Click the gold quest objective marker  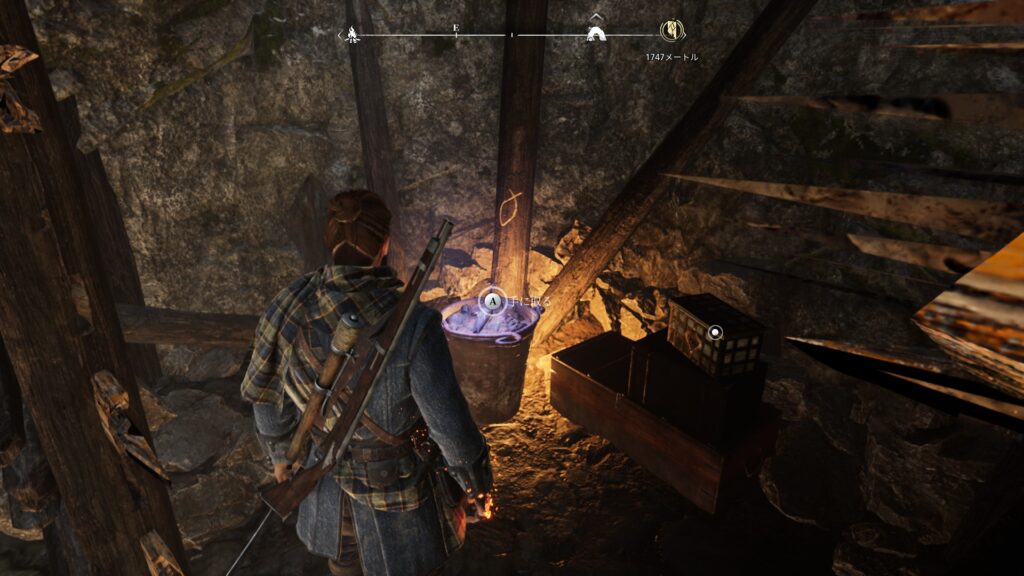pos(669,31)
